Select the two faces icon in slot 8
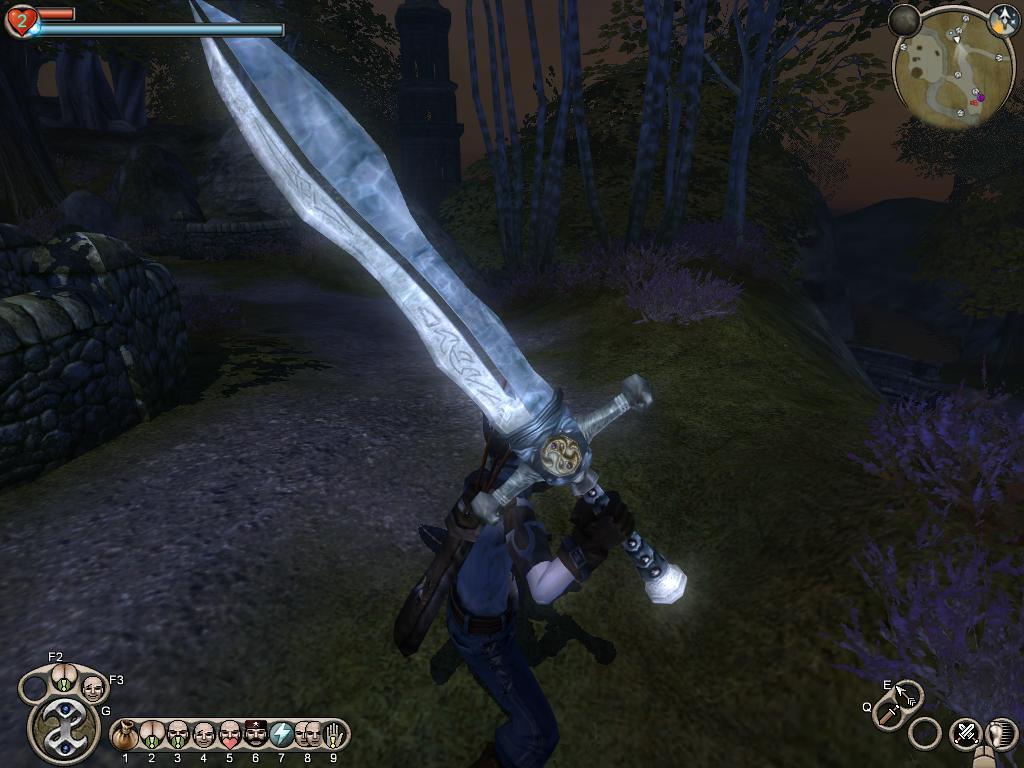 (307, 735)
